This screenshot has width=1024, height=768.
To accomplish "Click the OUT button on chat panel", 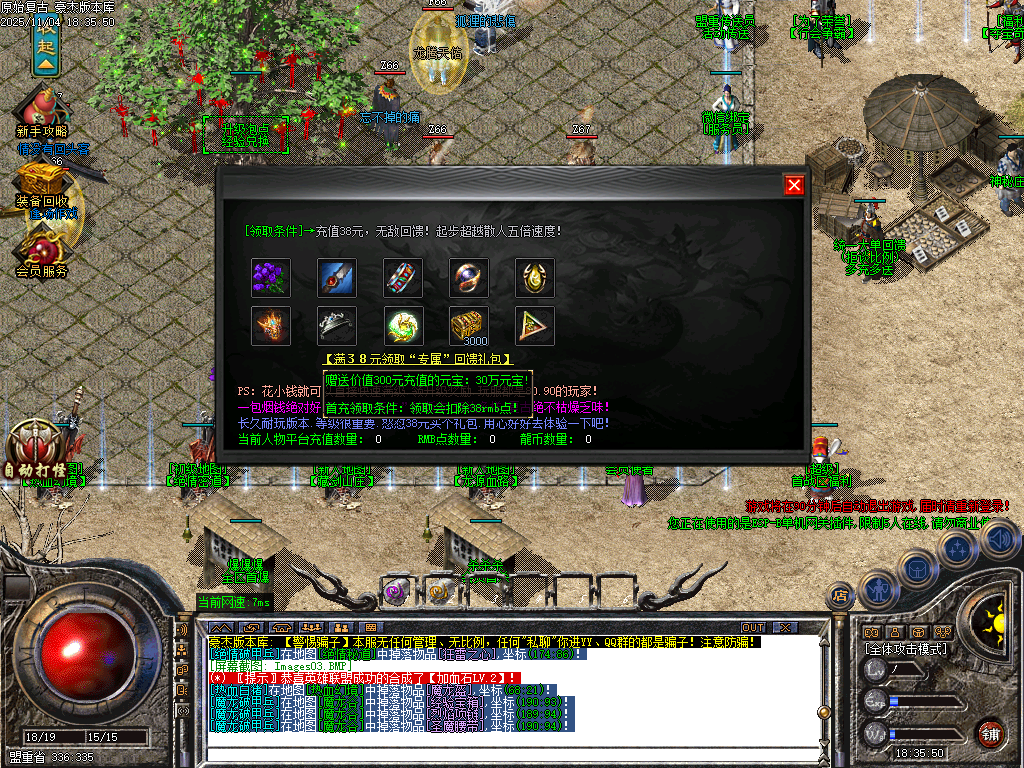I will (752, 627).
